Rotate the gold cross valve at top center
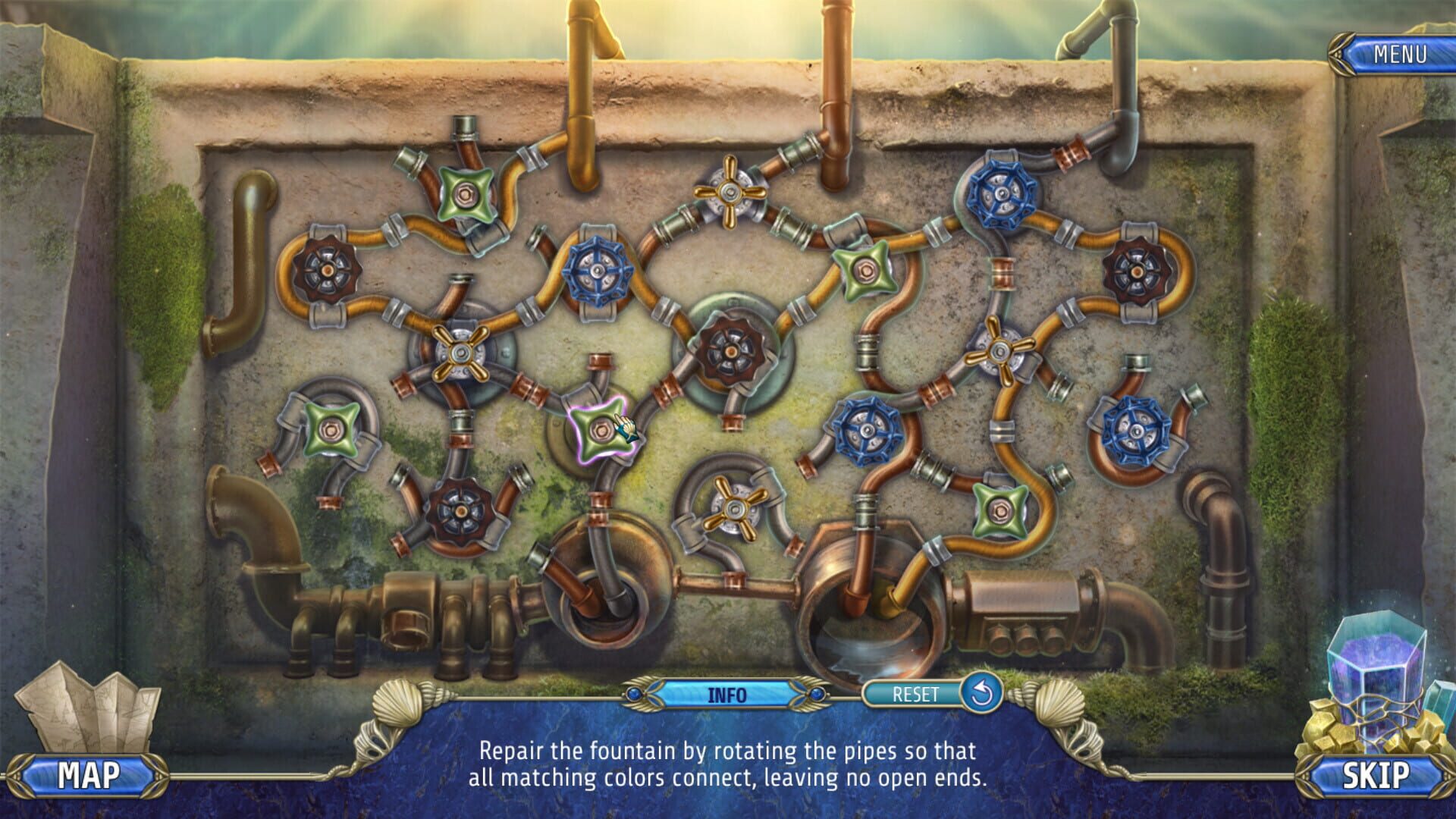Viewport: 1456px width, 819px height. point(730,192)
